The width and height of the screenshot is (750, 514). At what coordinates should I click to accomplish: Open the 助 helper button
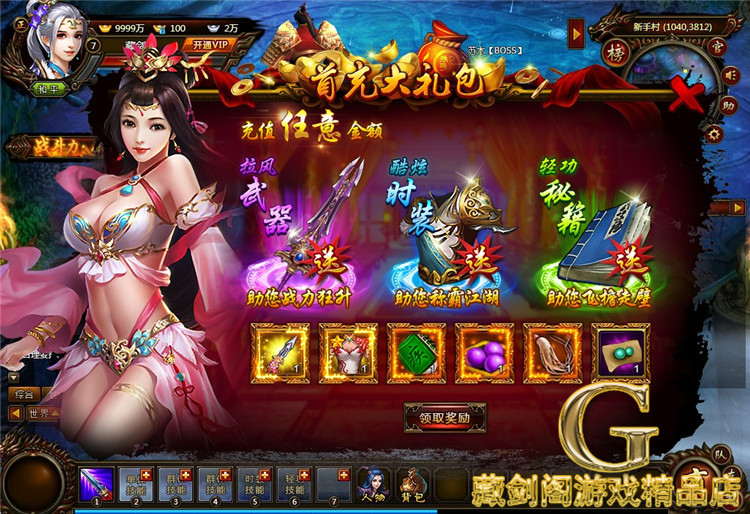tap(729, 103)
